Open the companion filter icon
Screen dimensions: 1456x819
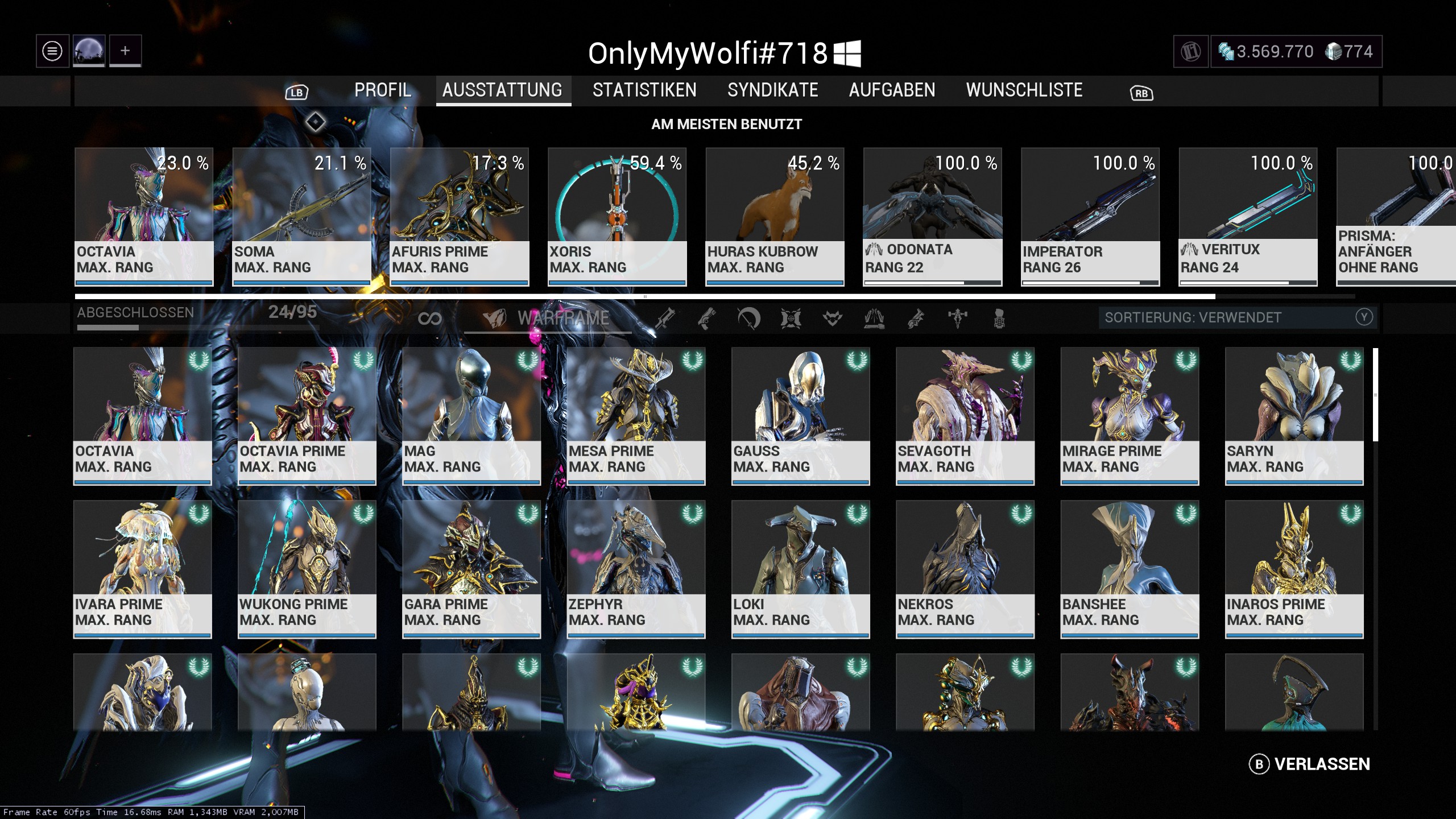832,318
